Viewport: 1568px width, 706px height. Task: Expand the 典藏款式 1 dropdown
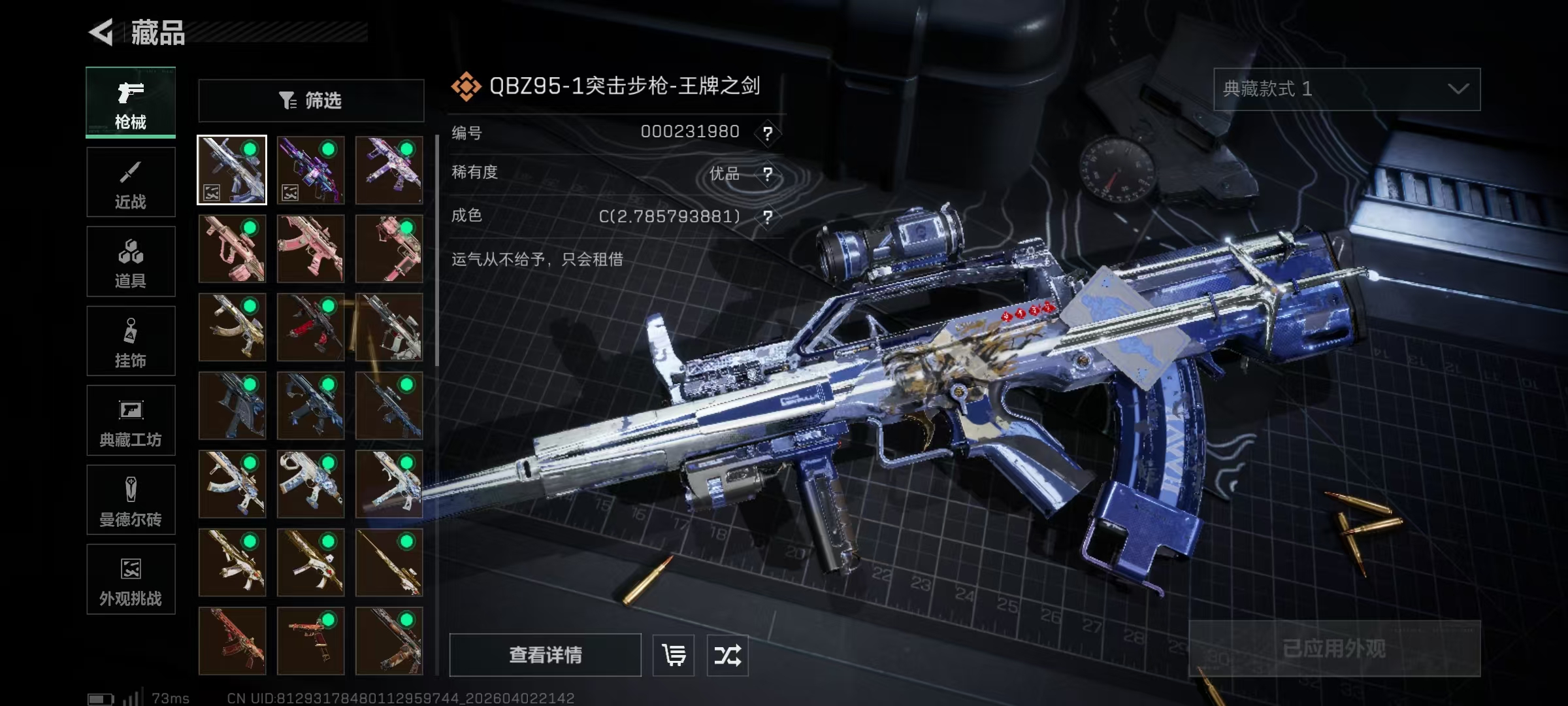[1347, 89]
